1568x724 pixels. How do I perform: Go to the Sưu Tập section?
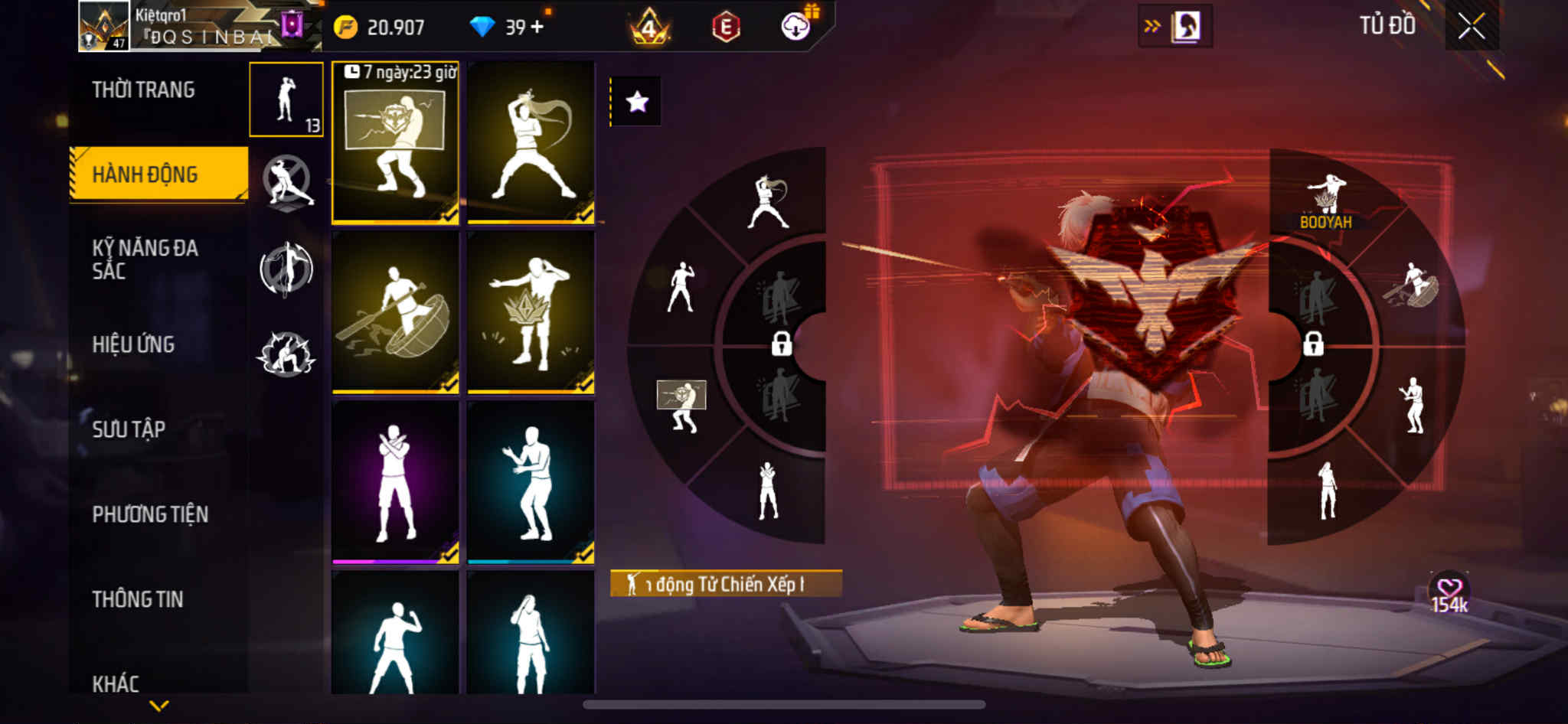129,429
